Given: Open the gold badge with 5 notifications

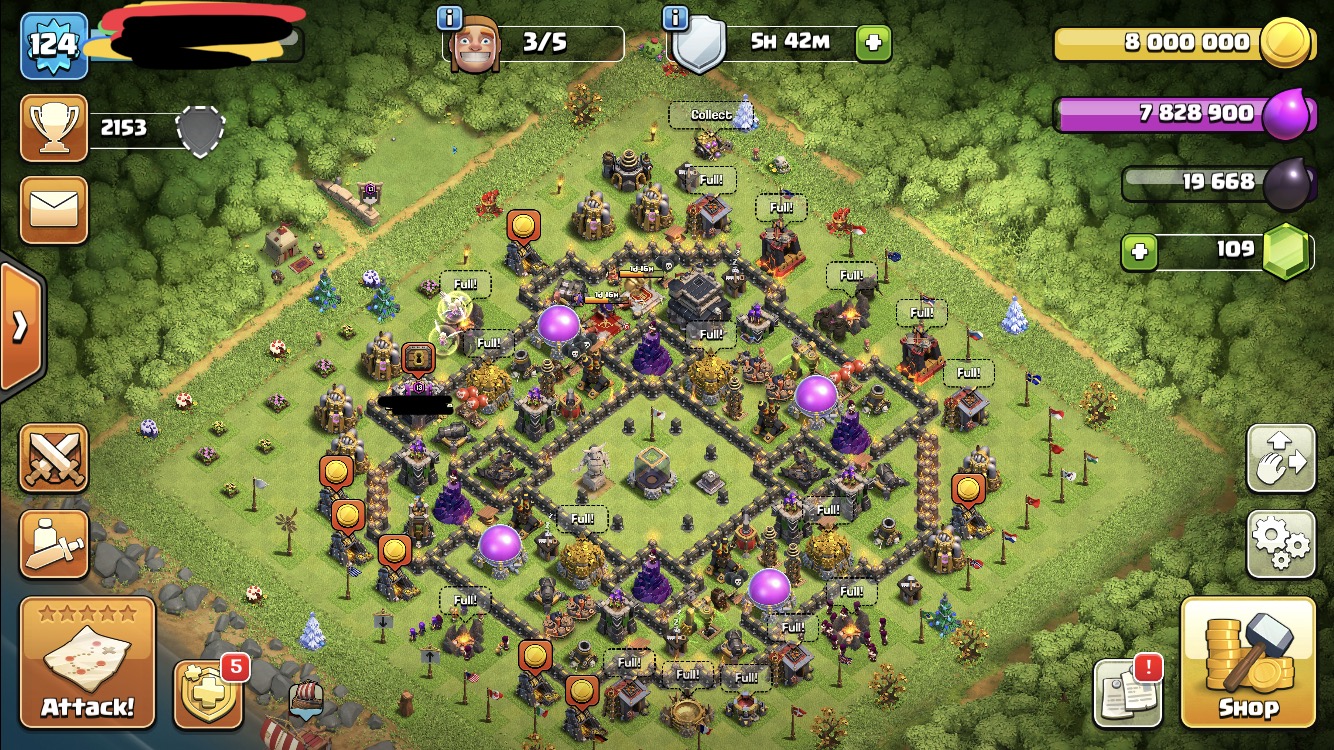Looking at the screenshot, I should [207, 692].
